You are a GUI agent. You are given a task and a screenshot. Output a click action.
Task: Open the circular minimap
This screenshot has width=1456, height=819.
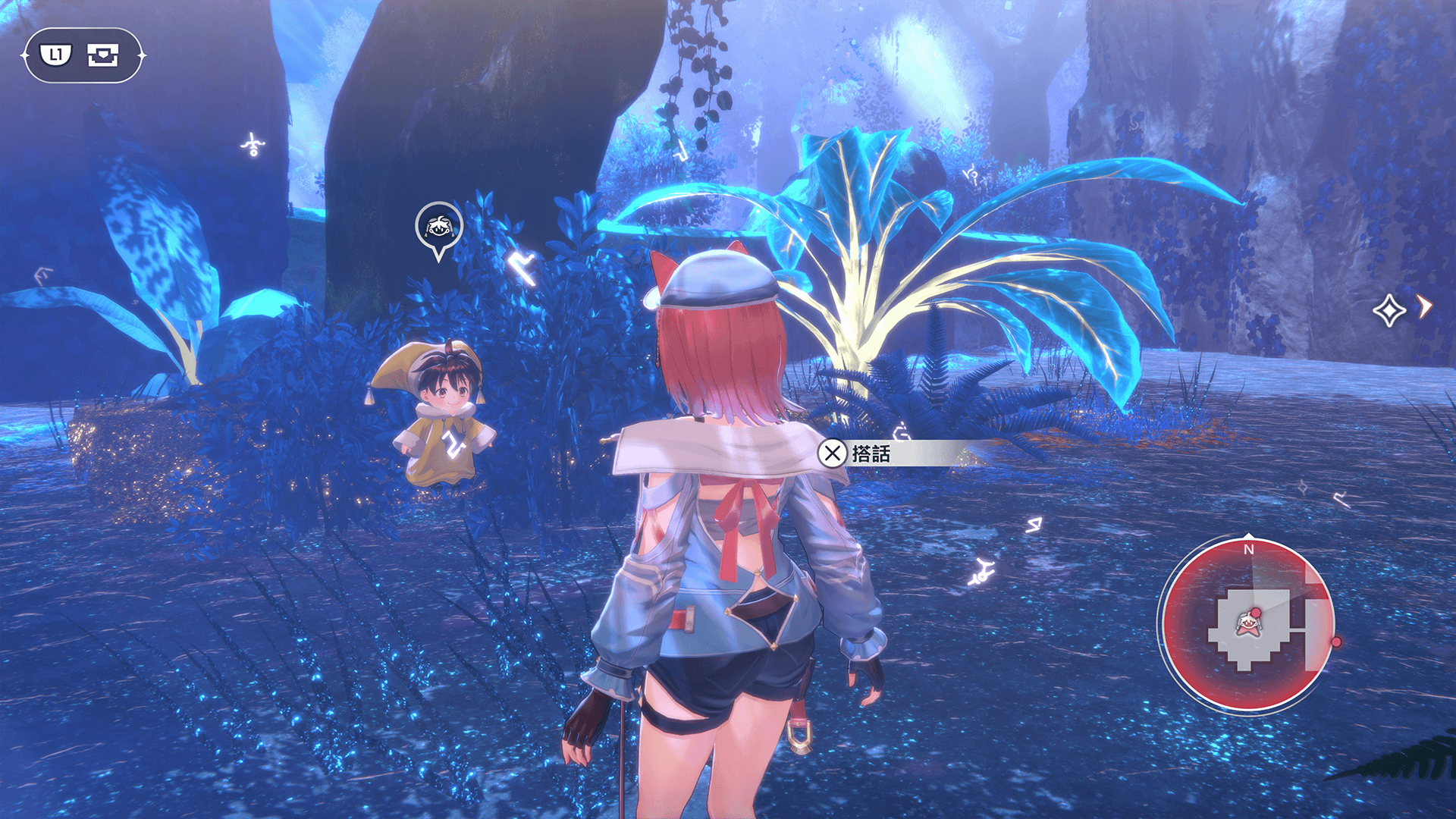pos(1247,625)
